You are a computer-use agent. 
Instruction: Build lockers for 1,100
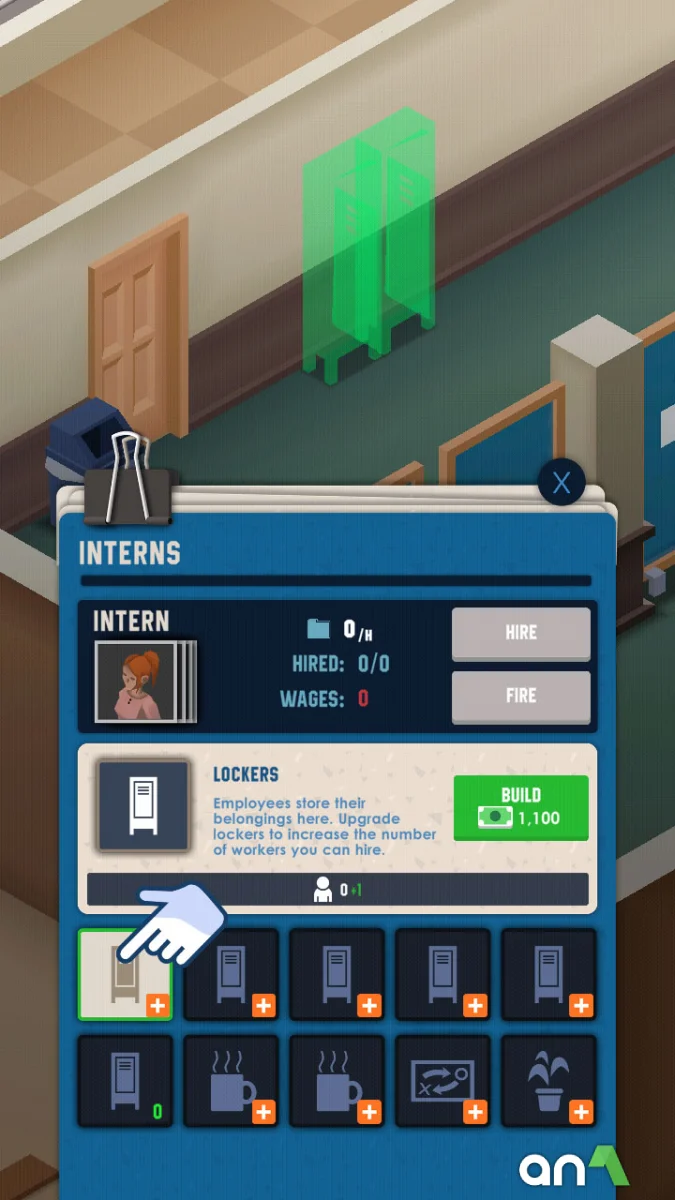pyautogui.click(x=521, y=807)
